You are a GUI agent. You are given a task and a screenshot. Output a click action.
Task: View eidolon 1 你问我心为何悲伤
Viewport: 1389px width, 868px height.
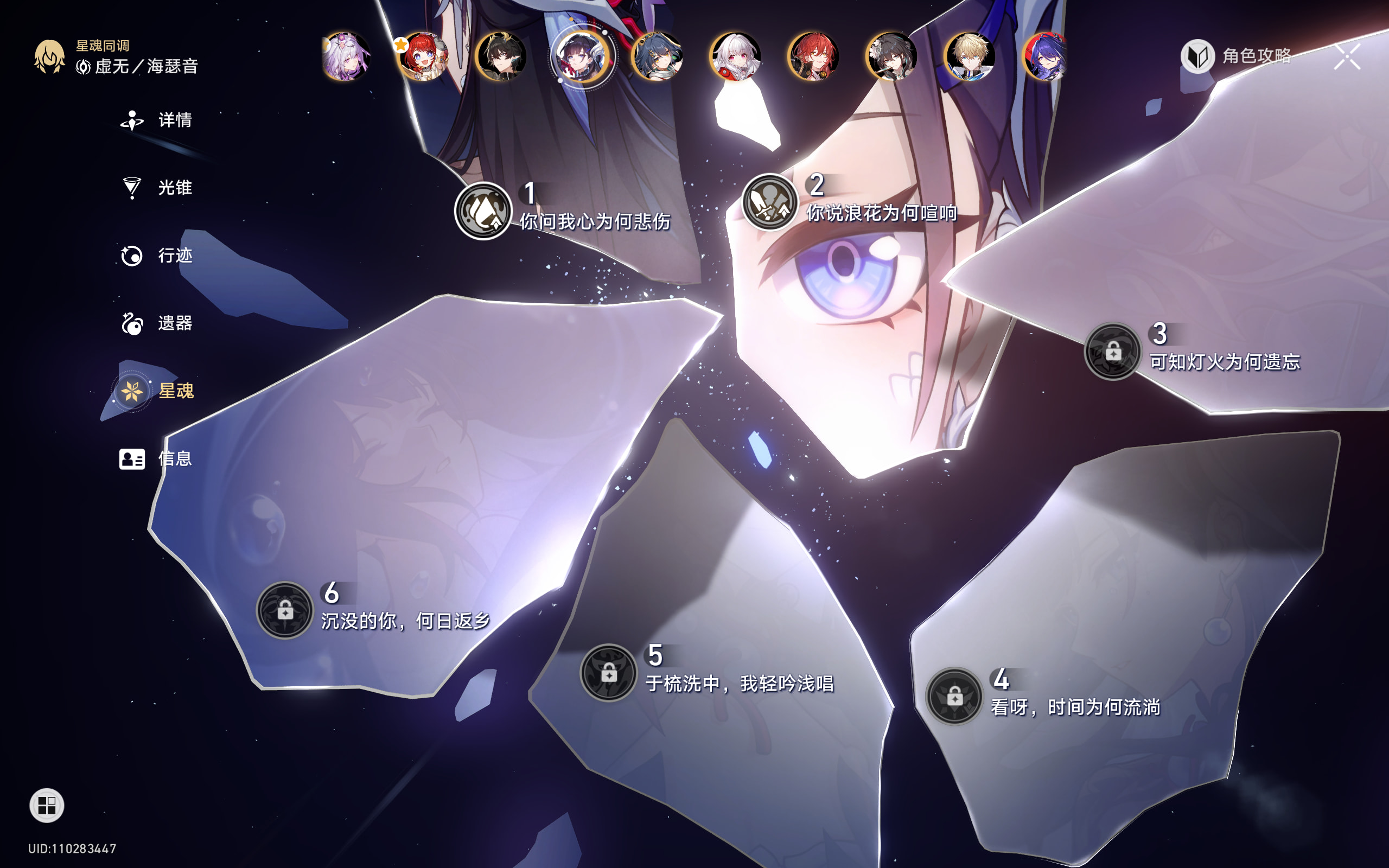click(483, 210)
